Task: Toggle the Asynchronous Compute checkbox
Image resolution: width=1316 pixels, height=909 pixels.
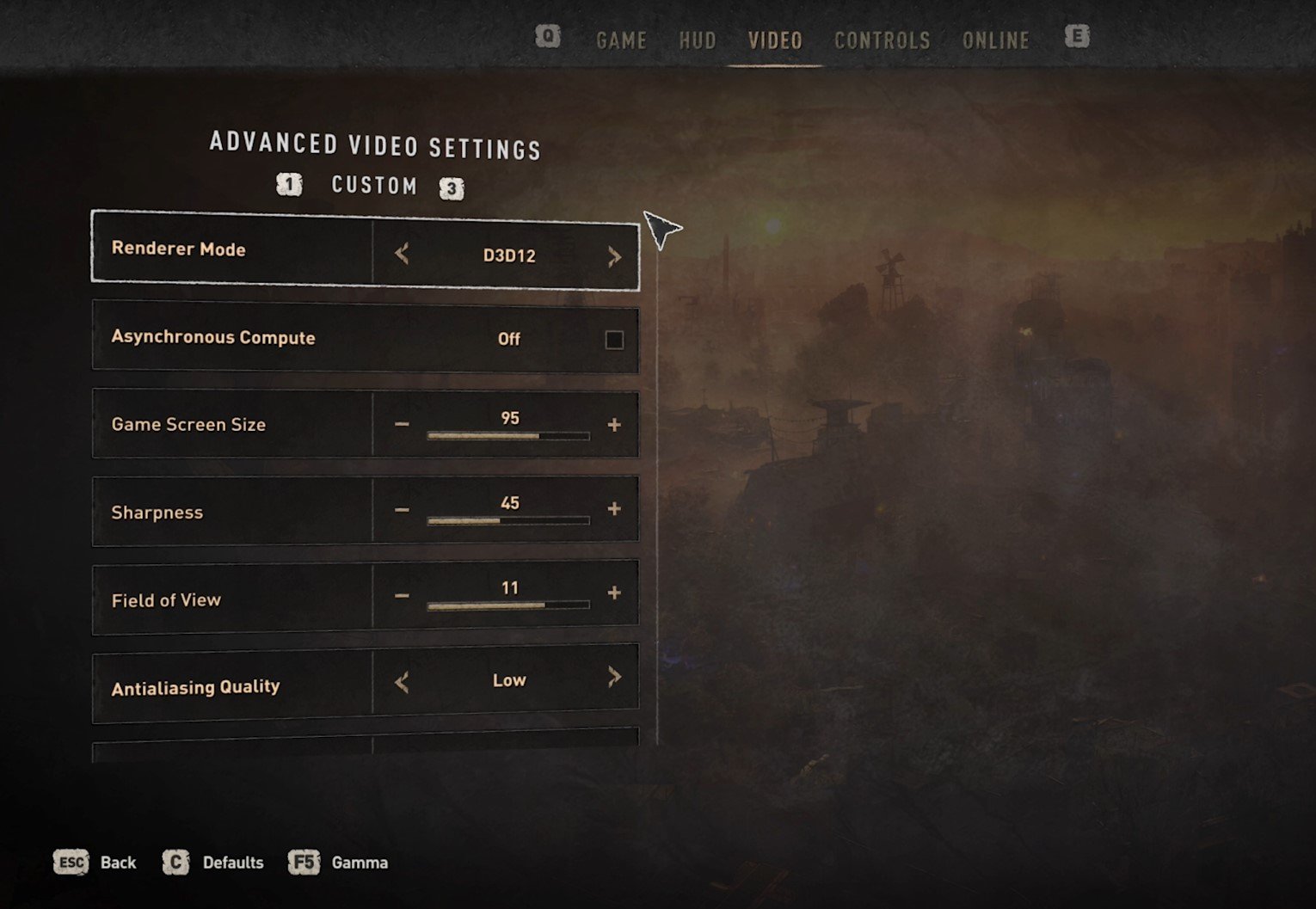Action: coord(614,340)
